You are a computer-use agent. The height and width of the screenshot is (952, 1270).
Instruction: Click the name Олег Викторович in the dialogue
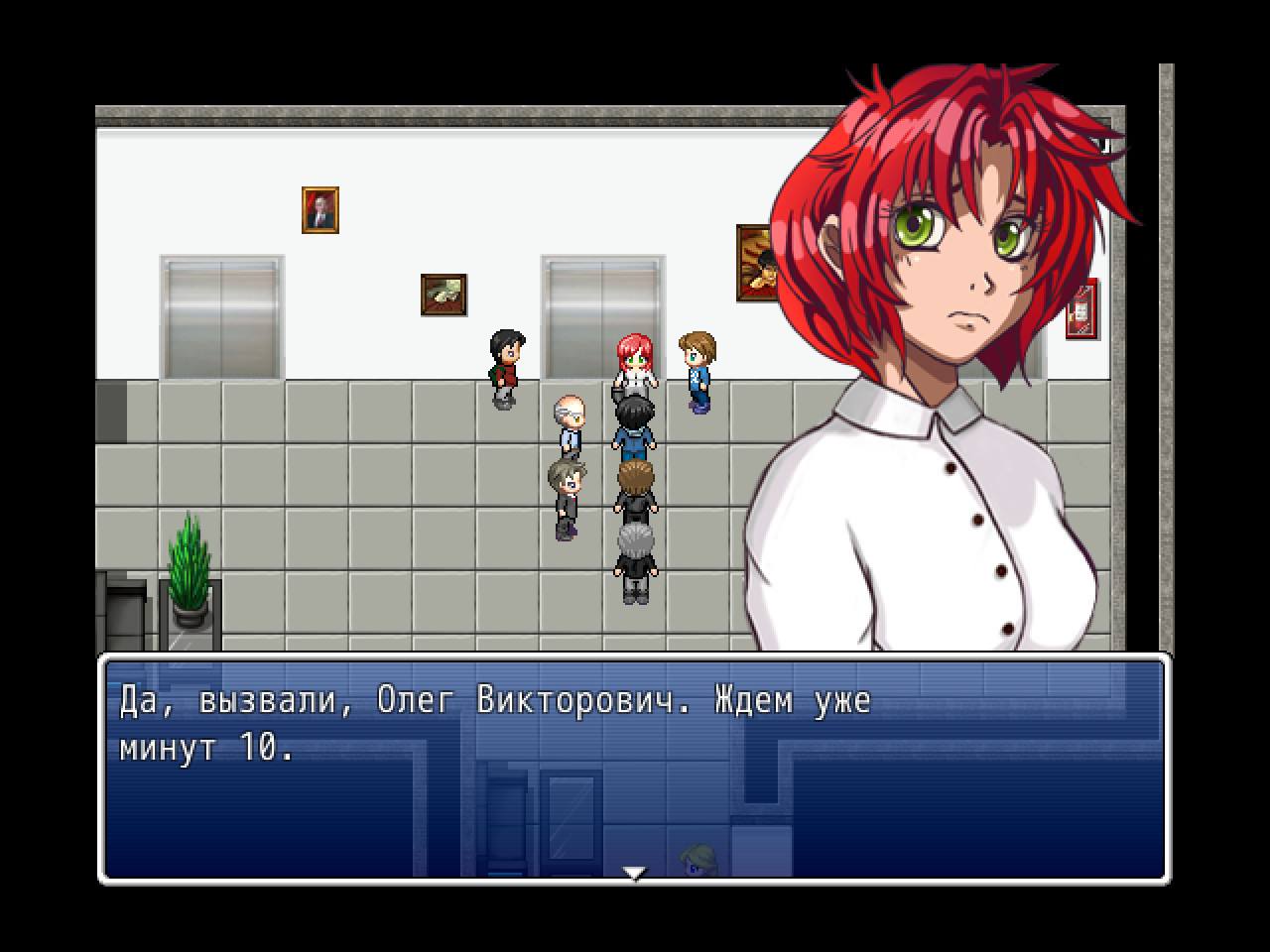[x=536, y=700]
